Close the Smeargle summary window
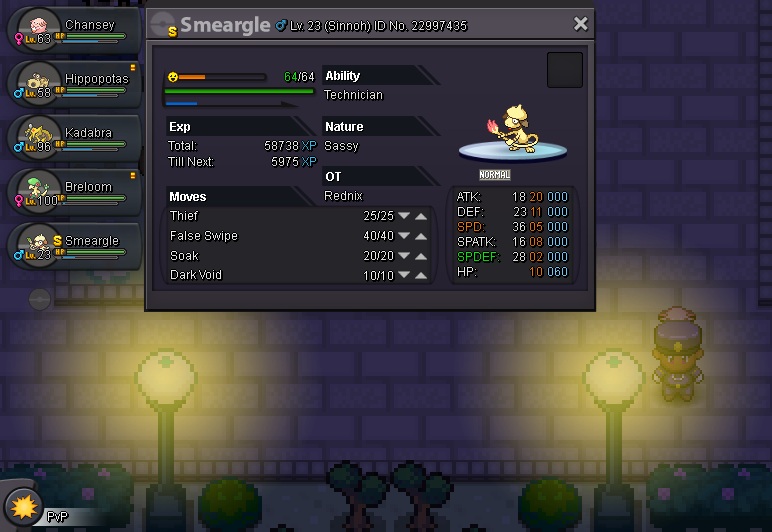 point(580,24)
